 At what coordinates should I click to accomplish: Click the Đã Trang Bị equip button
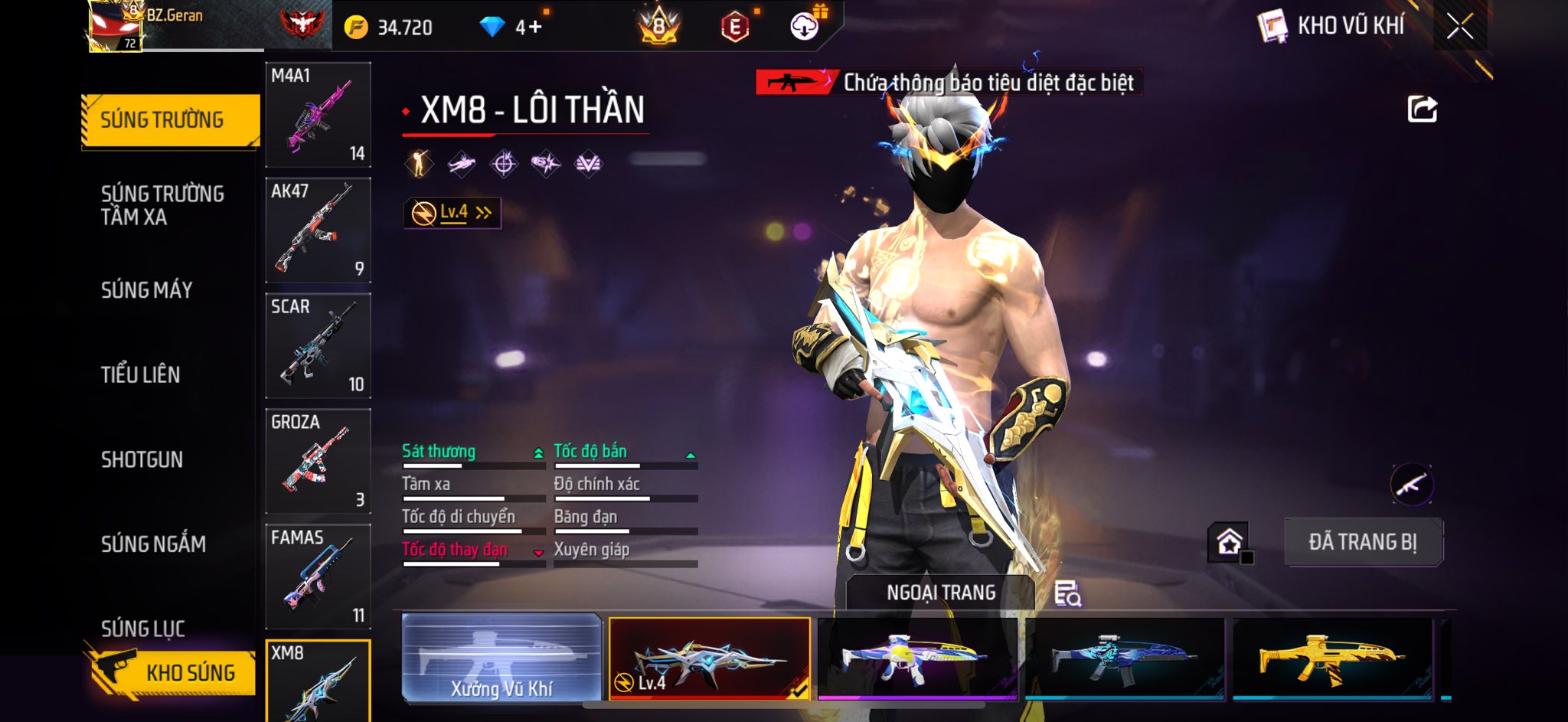(x=1363, y=542)
